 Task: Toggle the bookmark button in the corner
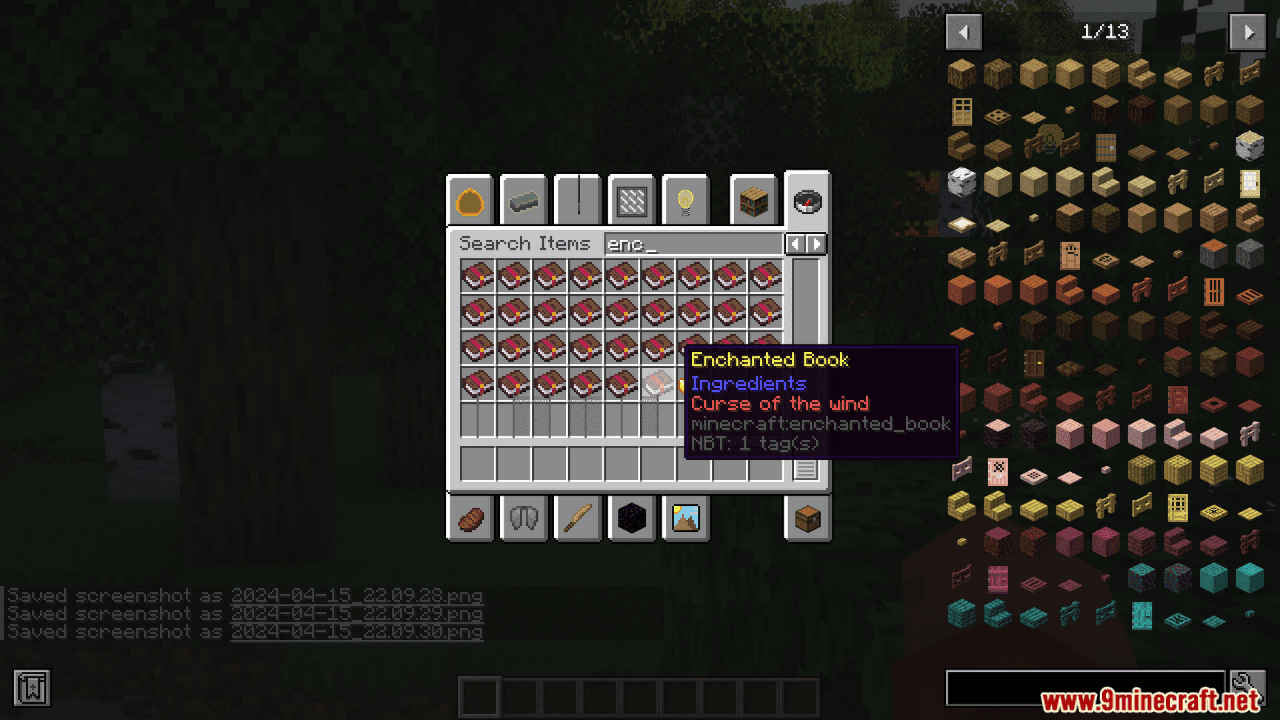tap(33, 688)
